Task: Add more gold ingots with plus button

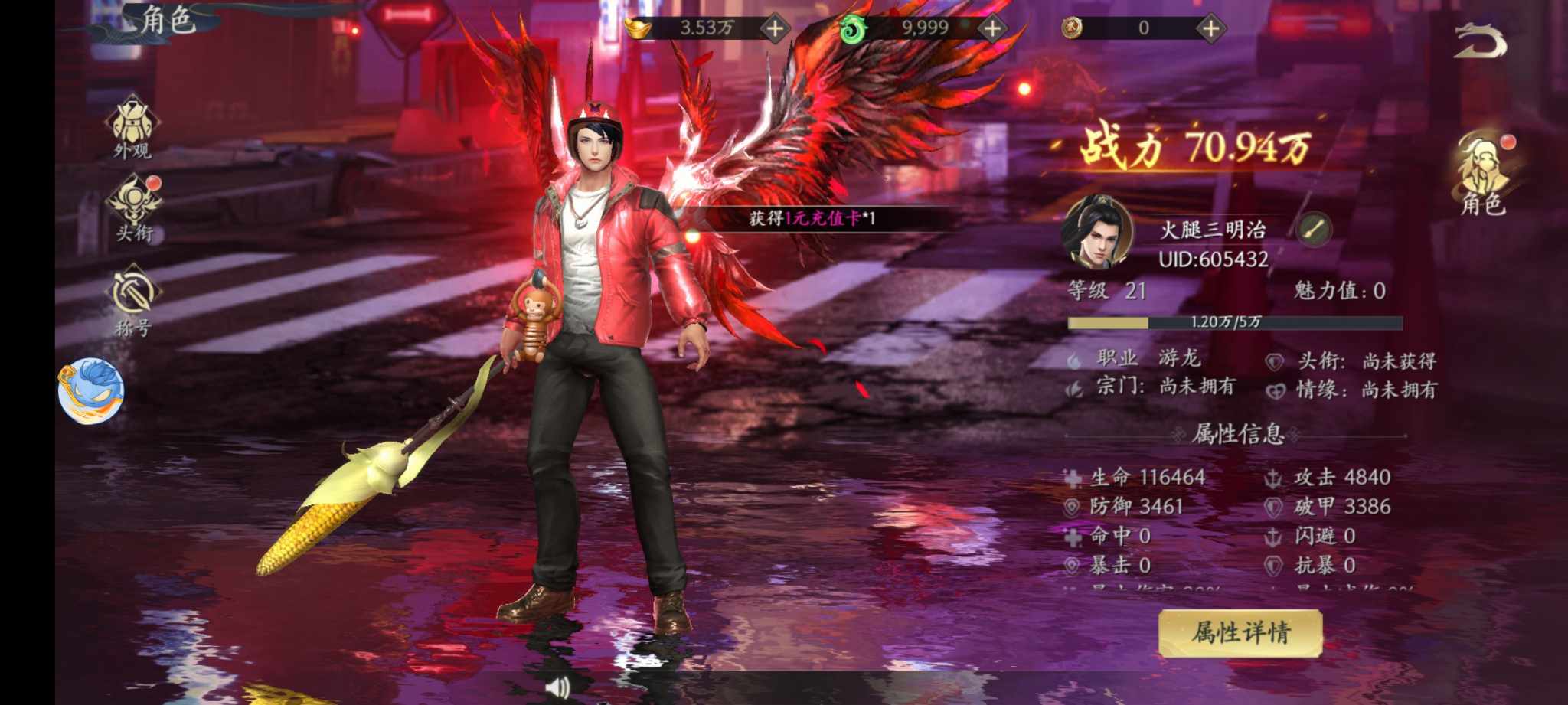Action: click(775, 29)
